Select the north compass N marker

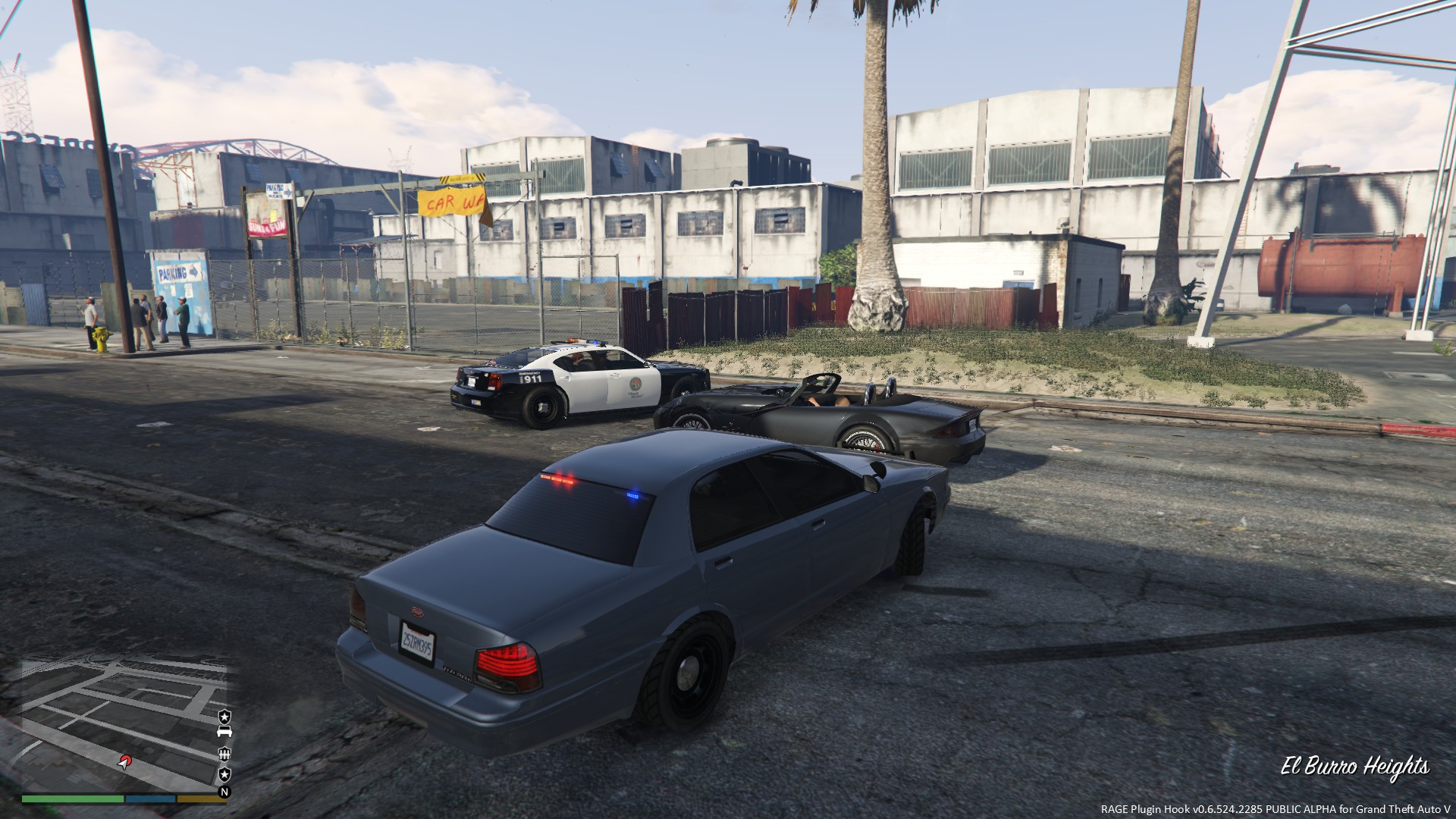pyautogui.click(x=224, y=792)
